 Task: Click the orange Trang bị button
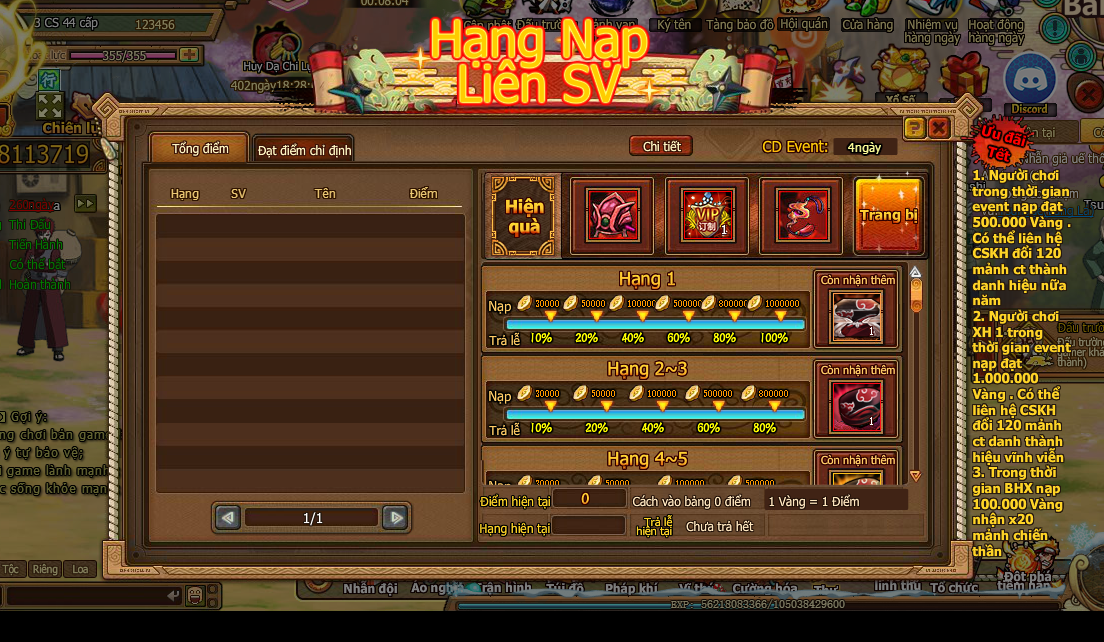click(889, 215)
